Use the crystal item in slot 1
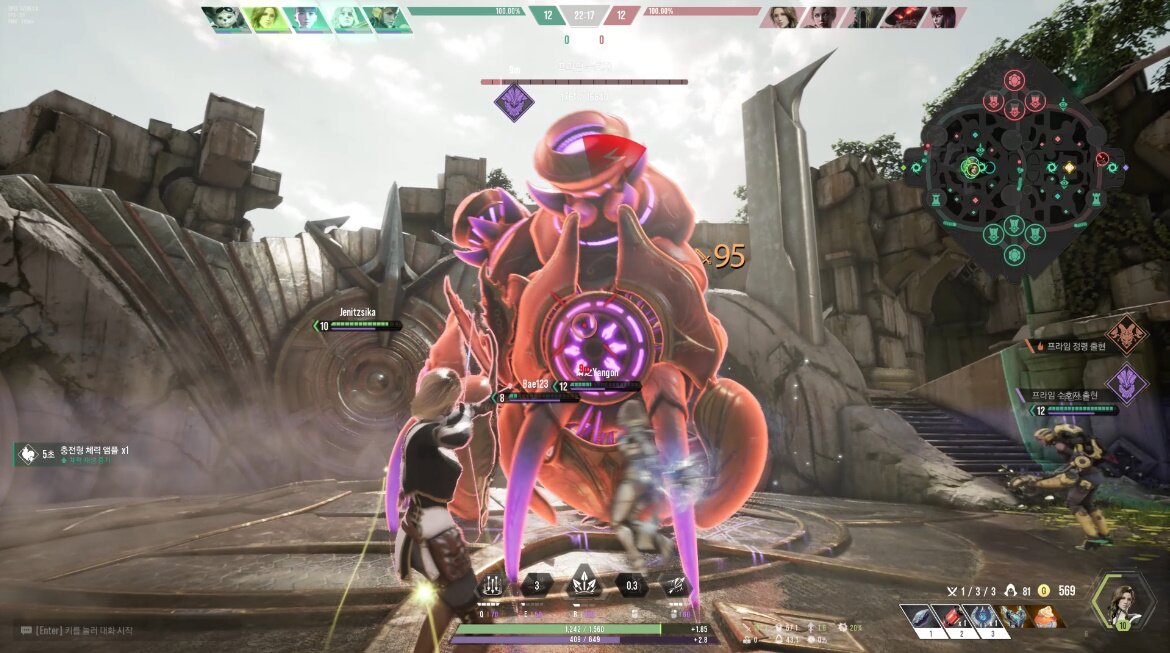 [919, 618]
